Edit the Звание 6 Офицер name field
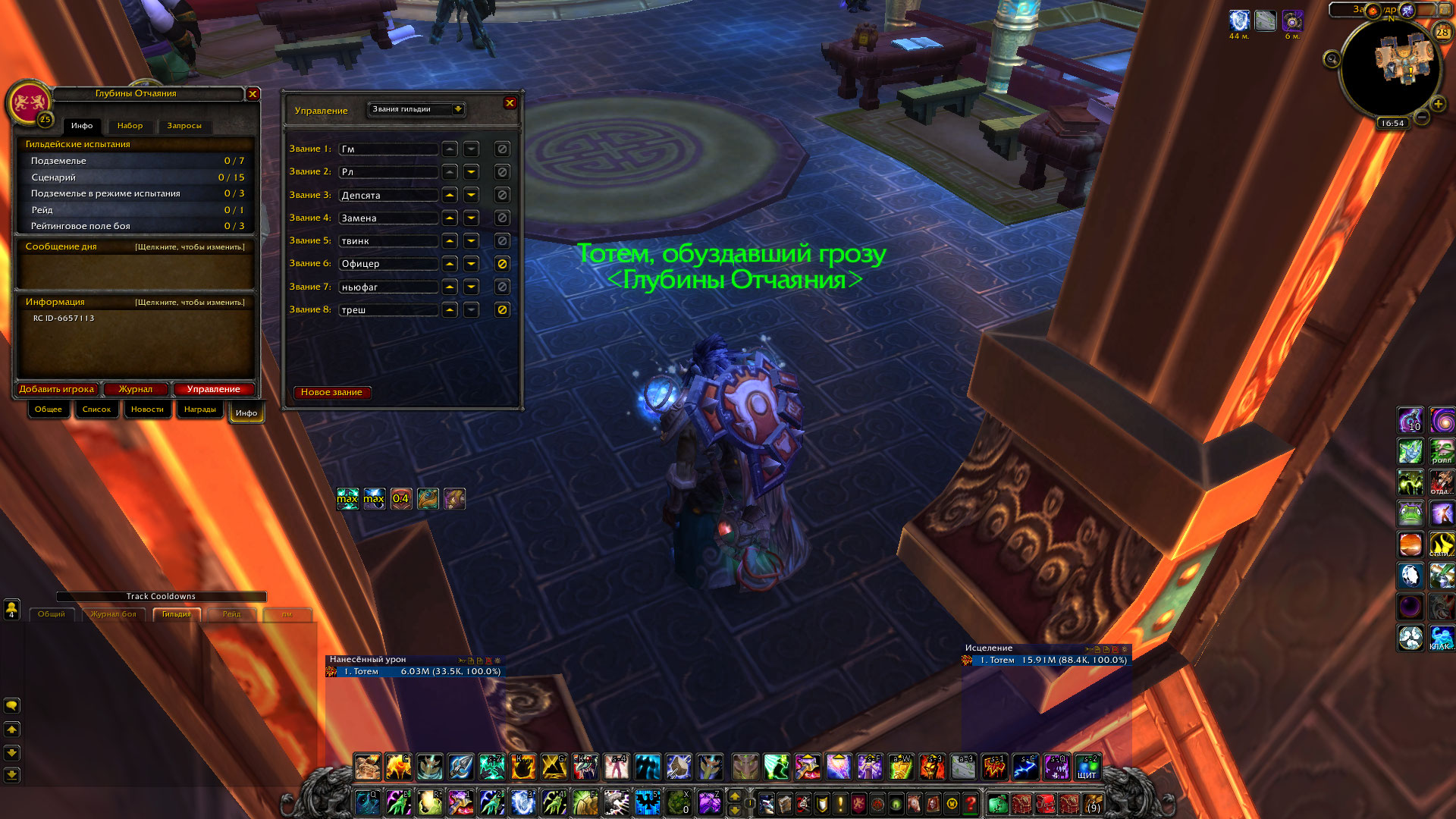 pyautogui.click(x=388, y=264)
